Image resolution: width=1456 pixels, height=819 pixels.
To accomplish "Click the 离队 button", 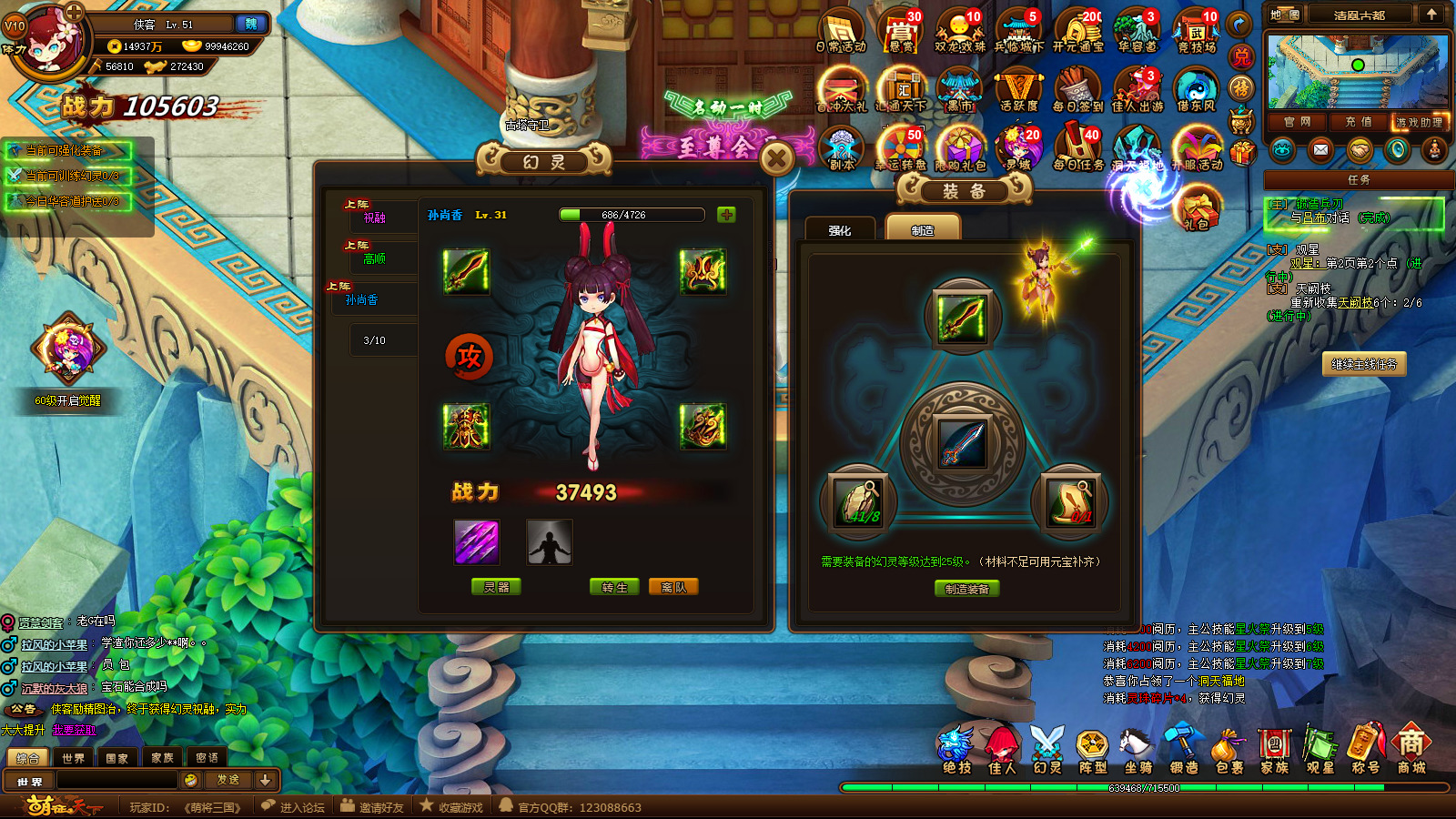I will (x=673, y=587).
